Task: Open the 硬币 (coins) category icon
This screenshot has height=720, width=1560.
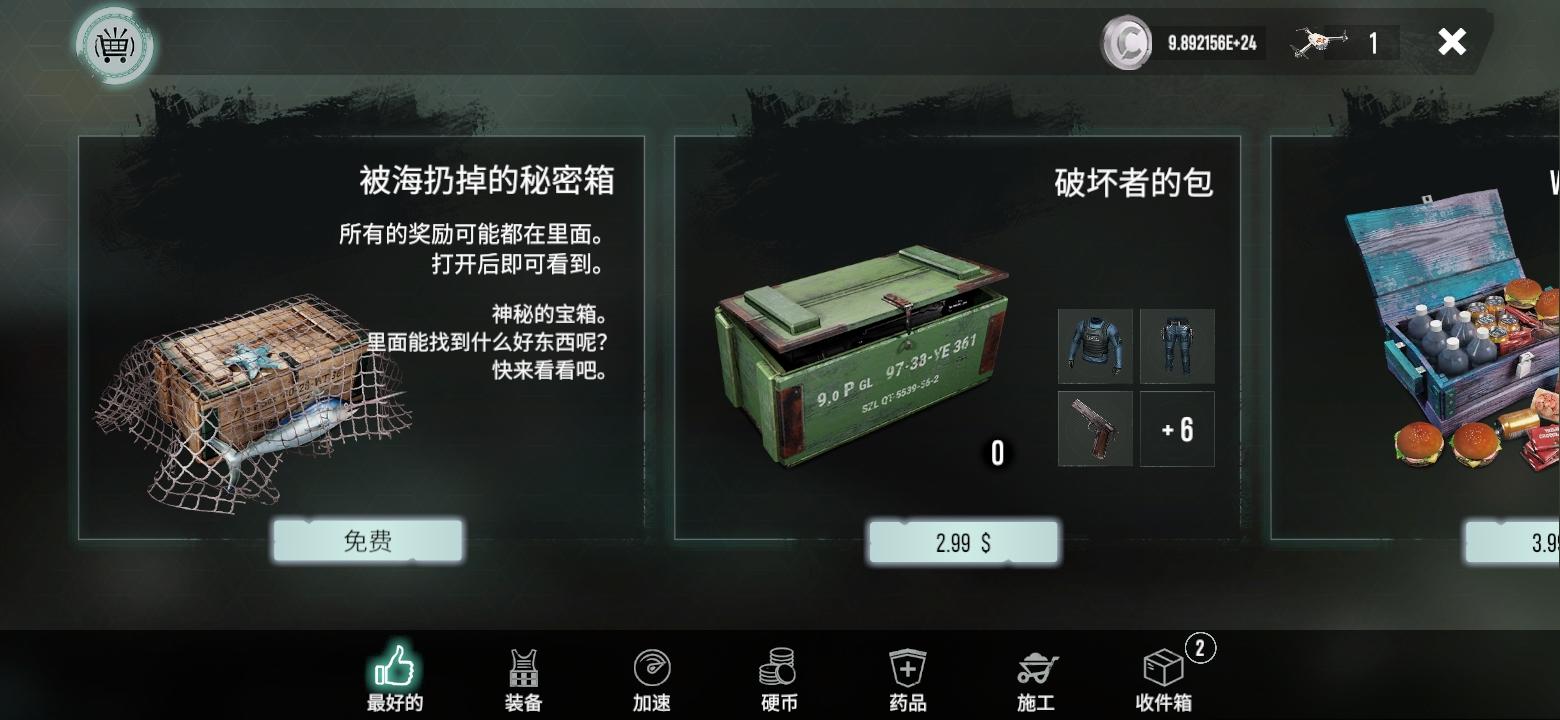Action: pyautogui.click(x=778, y=665)
